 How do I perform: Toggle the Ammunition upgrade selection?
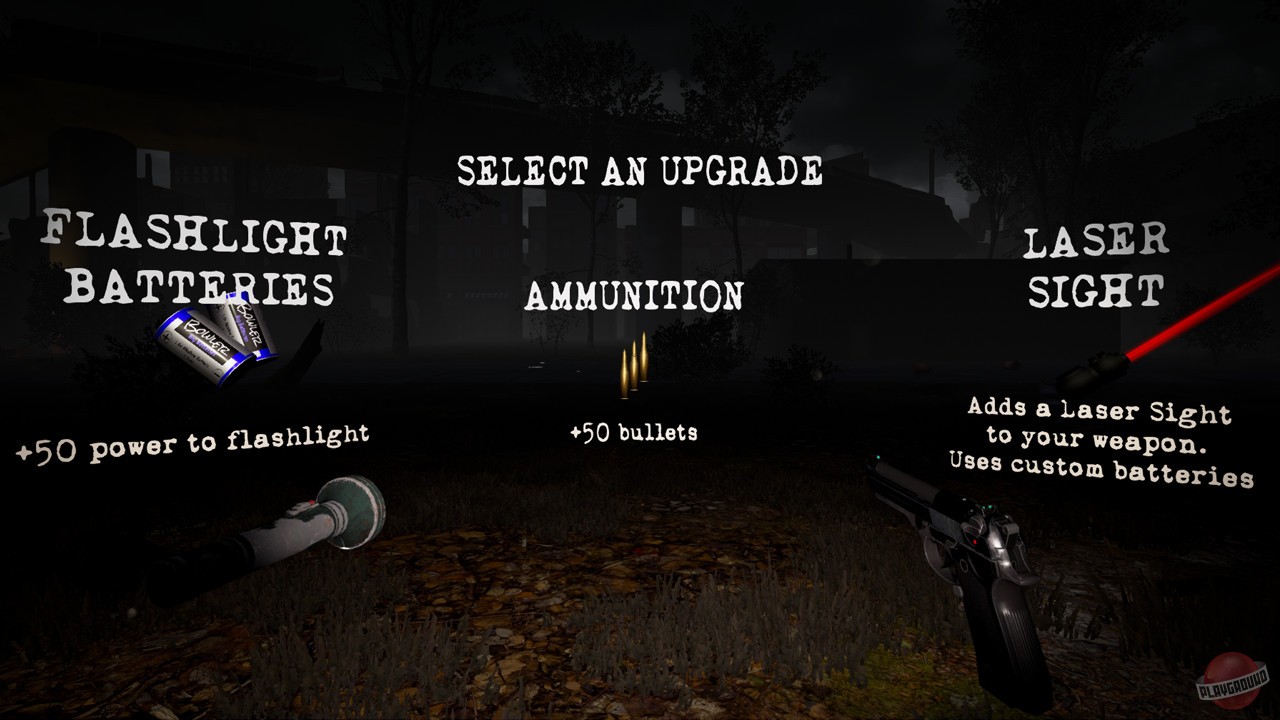point(637,295)
